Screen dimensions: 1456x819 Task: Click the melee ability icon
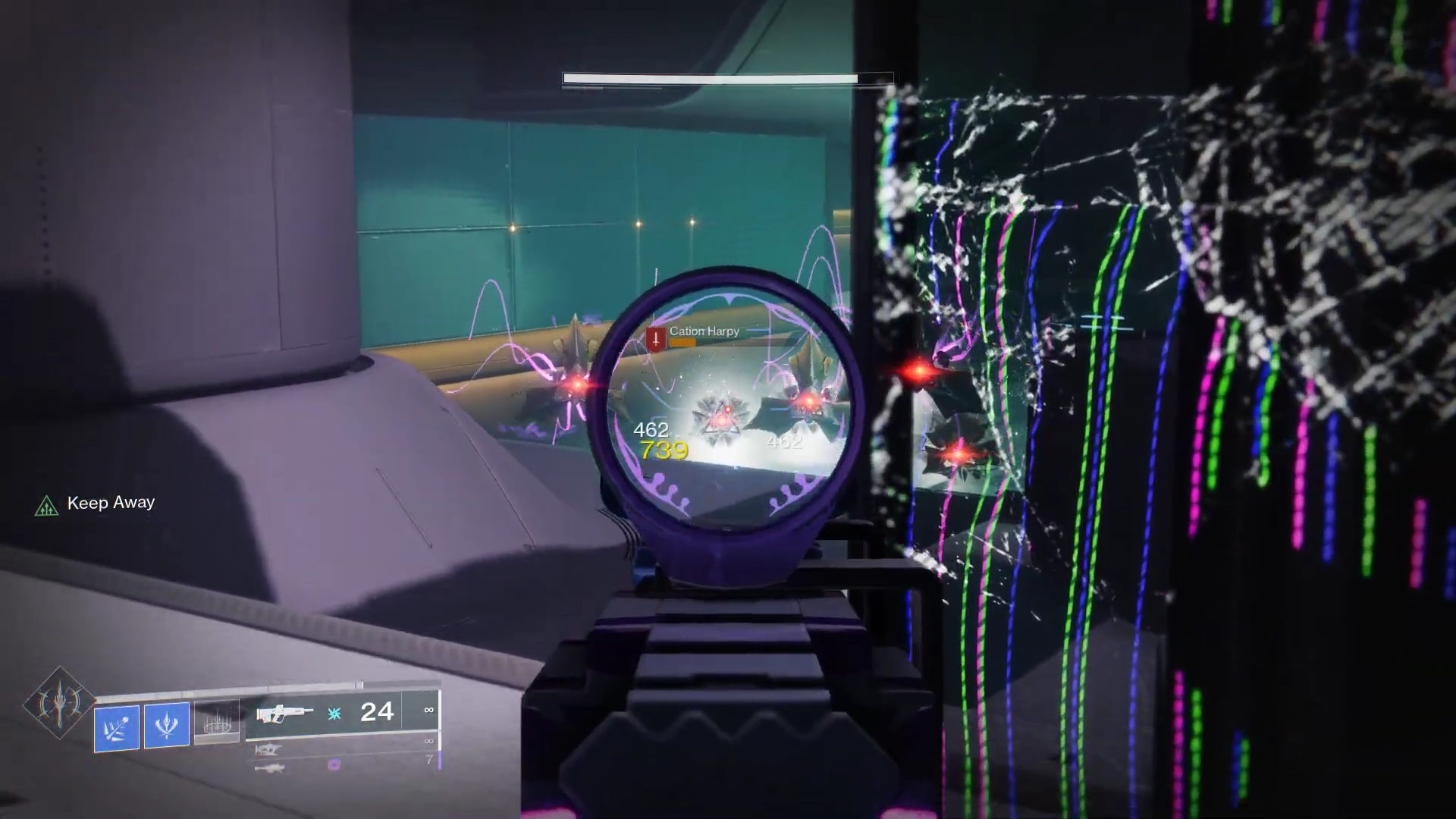[x=166, y=725]
